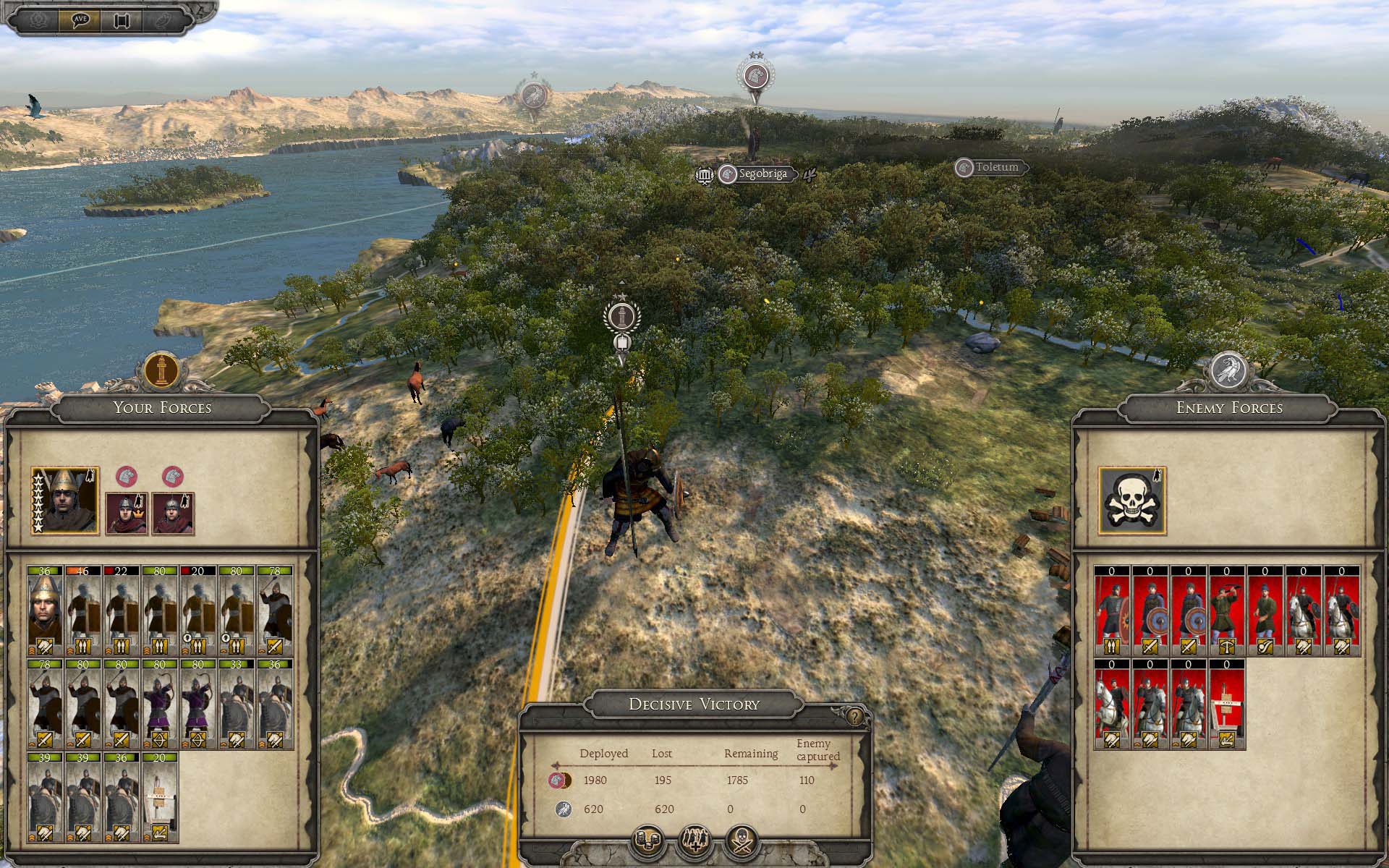
Task: Select the gold-framed general portrait with stars
Action: (65, 501)
